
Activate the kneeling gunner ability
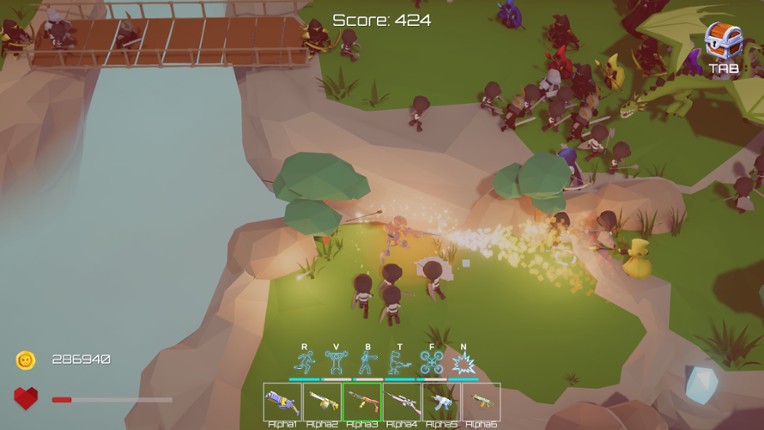point(399,362)
